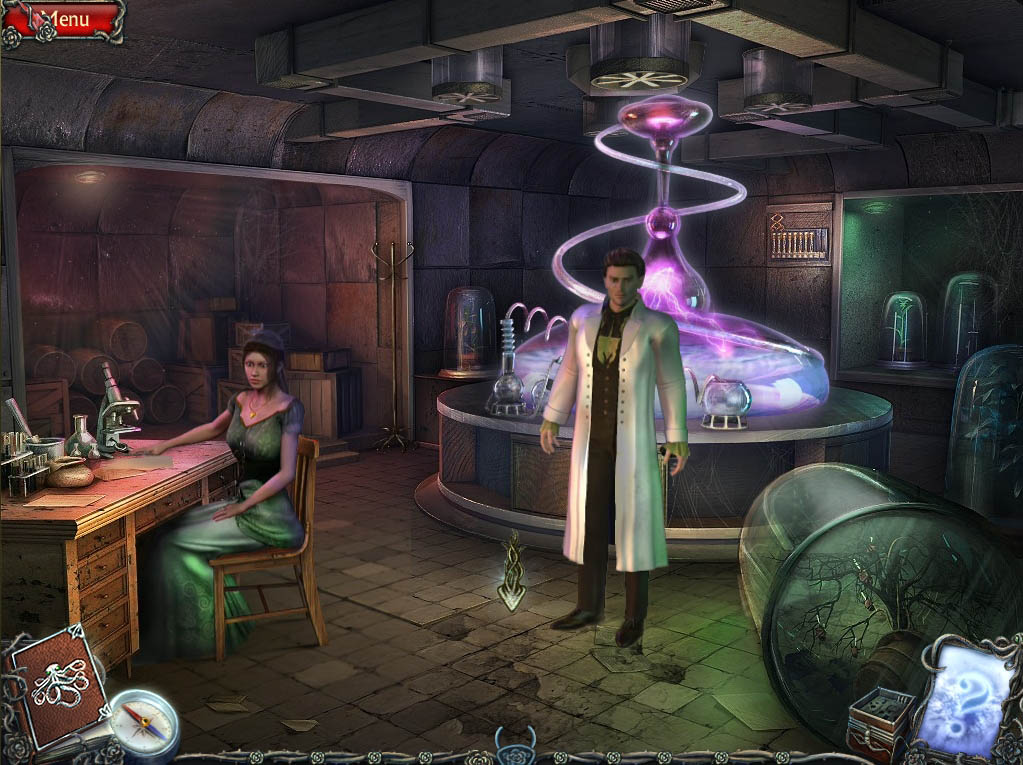
Task: Open the red Menu button
Action: pos(66,19)
